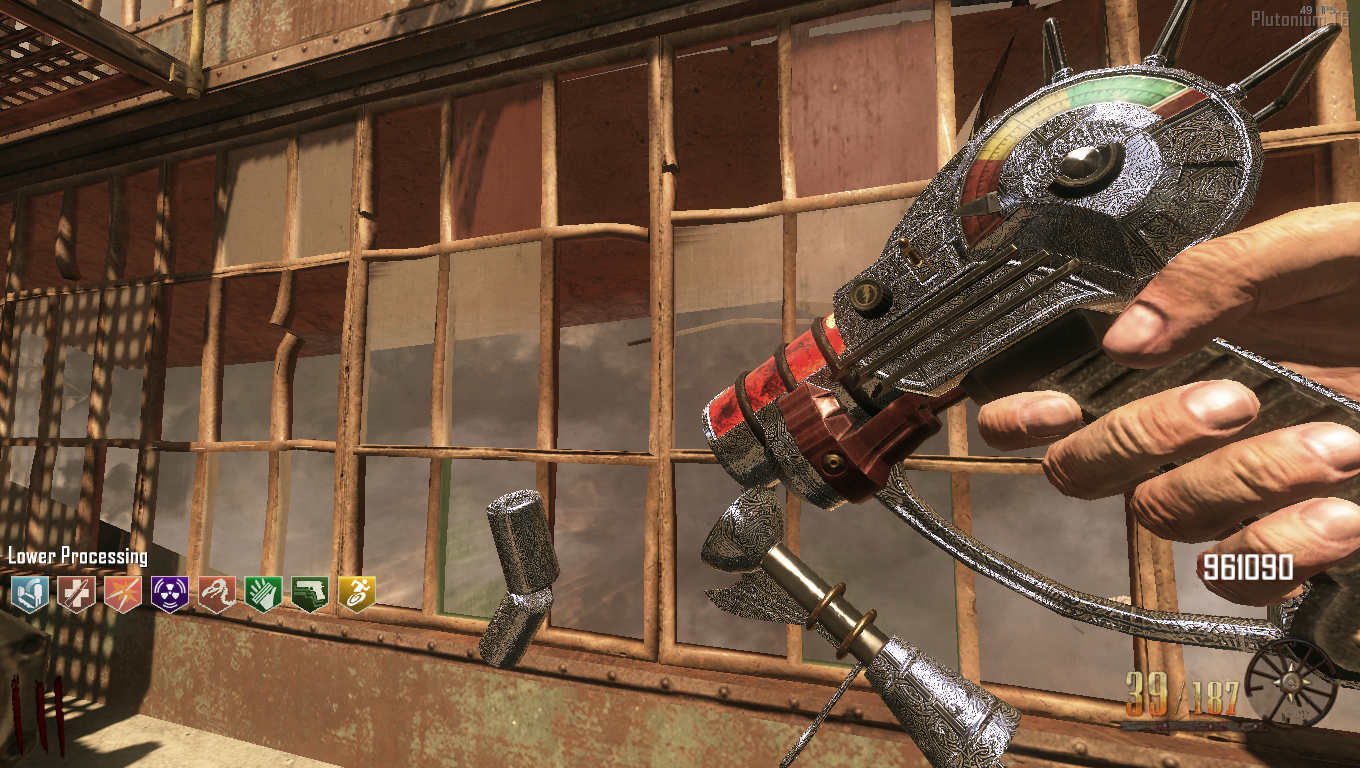Click the wagon wheel equipment icon
This screenshot has height=768, width=1360.
(1290, 683)
